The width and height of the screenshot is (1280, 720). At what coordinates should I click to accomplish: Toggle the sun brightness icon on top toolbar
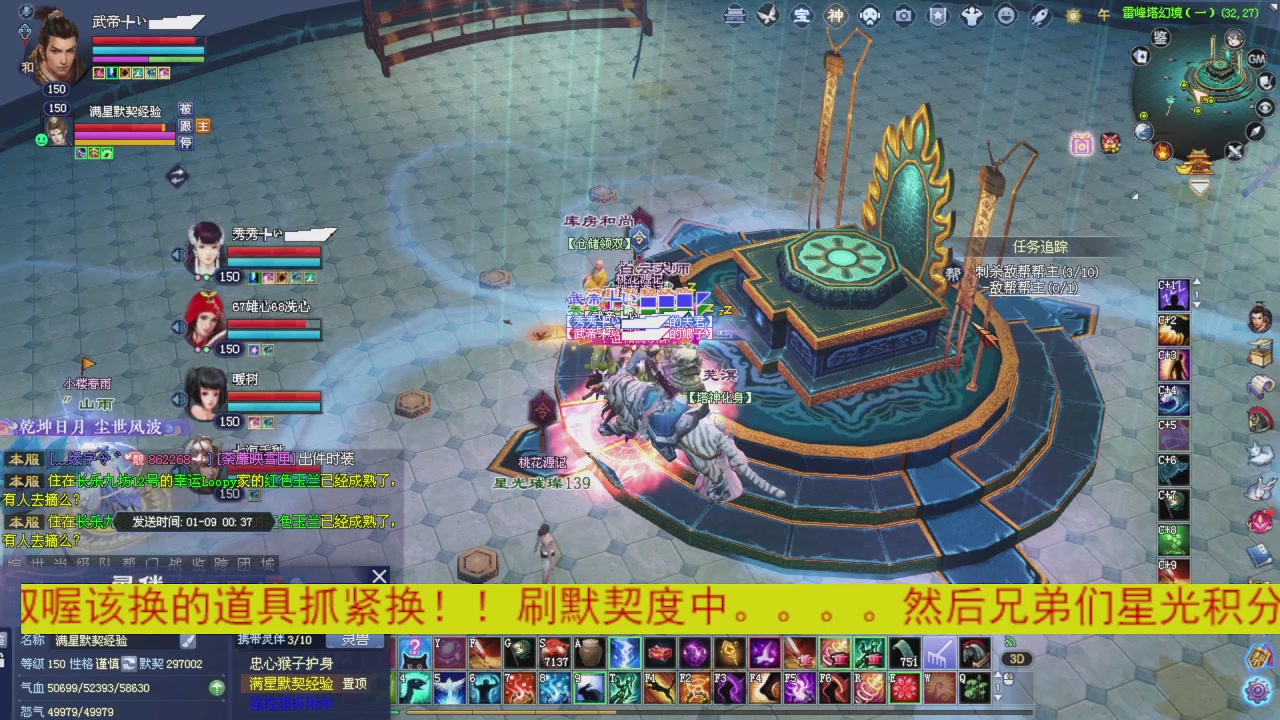1073,16
